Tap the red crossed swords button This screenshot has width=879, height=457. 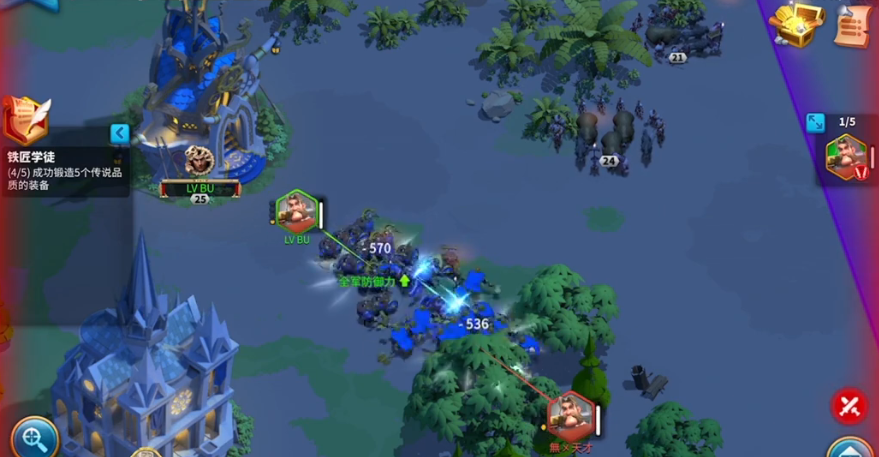[850, 405]
